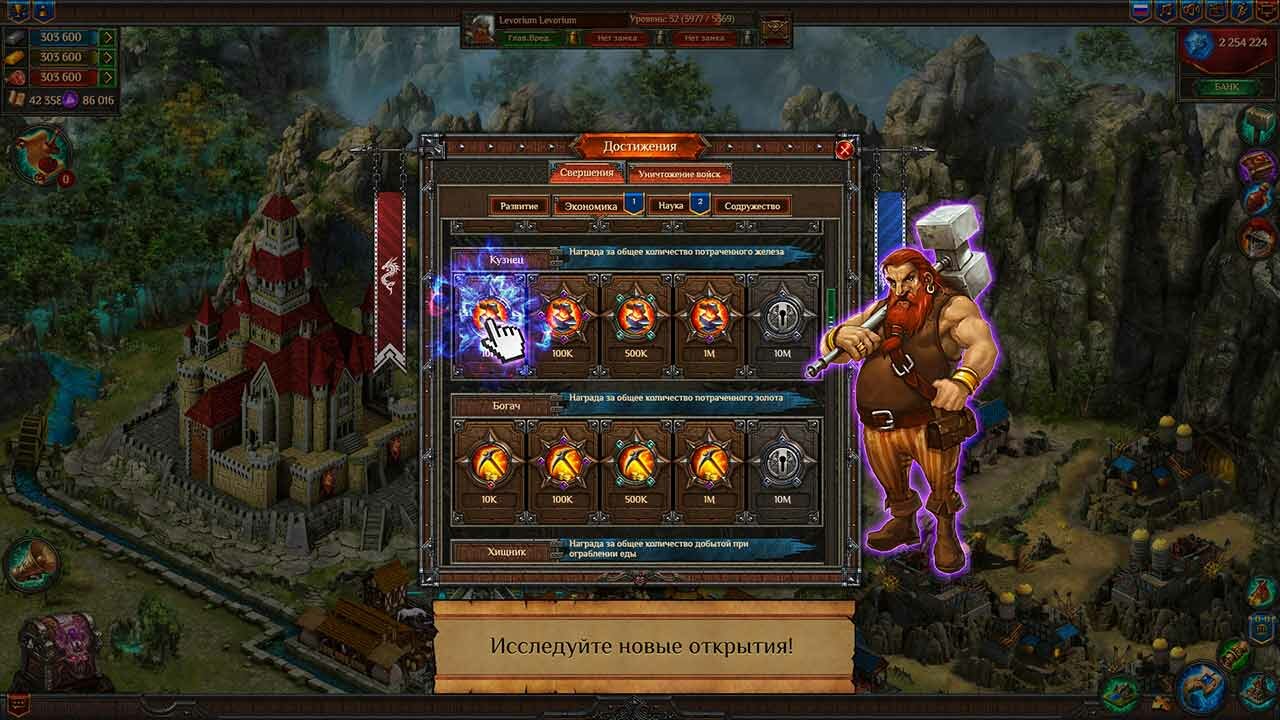Click the arrow beside the iron resource
This screenshot has width=1280, height=720.
107,38
